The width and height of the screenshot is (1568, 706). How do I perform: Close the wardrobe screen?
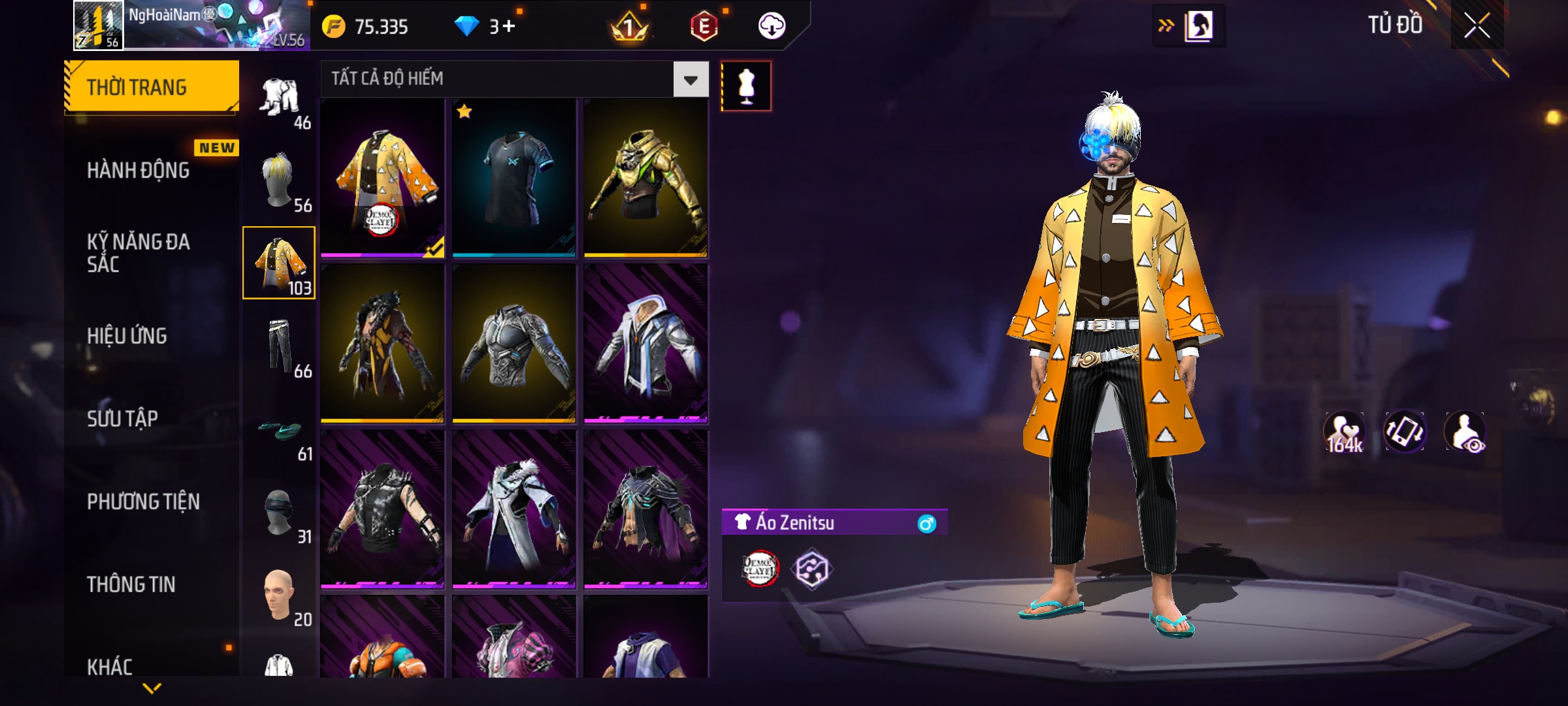pyautogui.click(x=1477, y=26)
